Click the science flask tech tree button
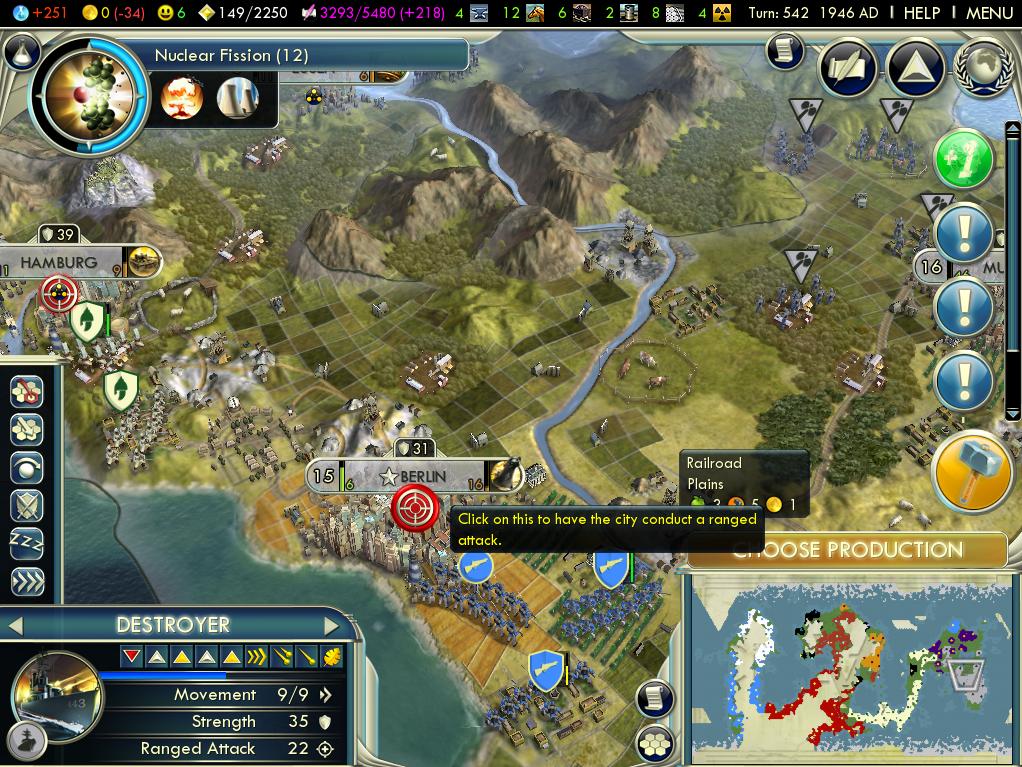The image size is (1022, 767). 20,49
